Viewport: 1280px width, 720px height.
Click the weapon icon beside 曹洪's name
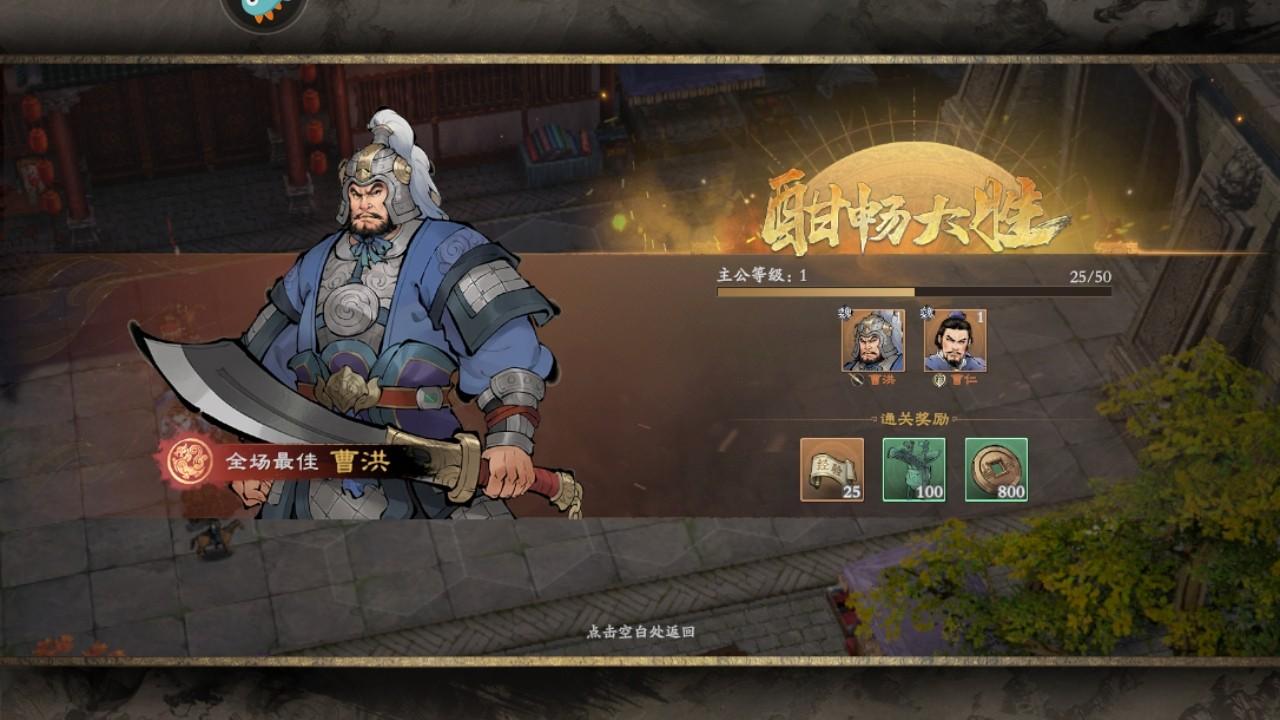(x=857, y=378)
